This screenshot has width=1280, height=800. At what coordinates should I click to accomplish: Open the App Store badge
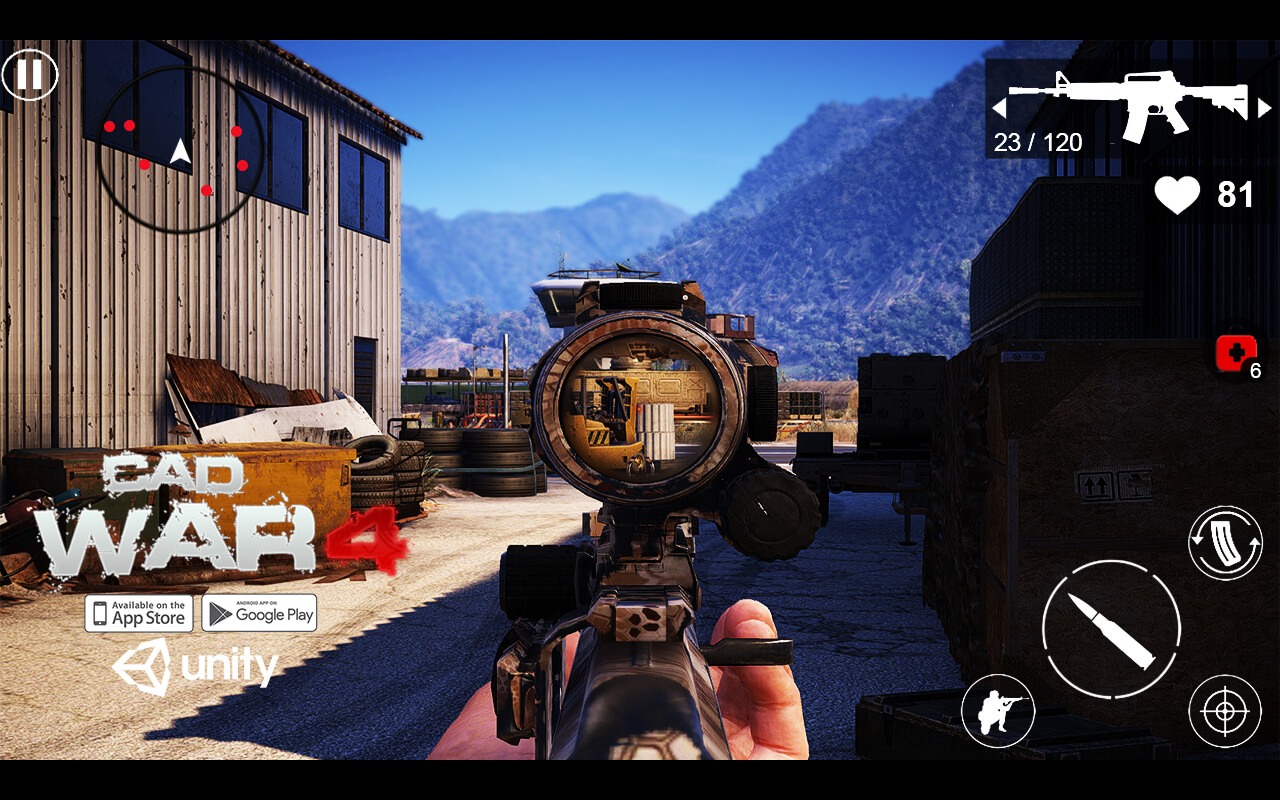139,613
